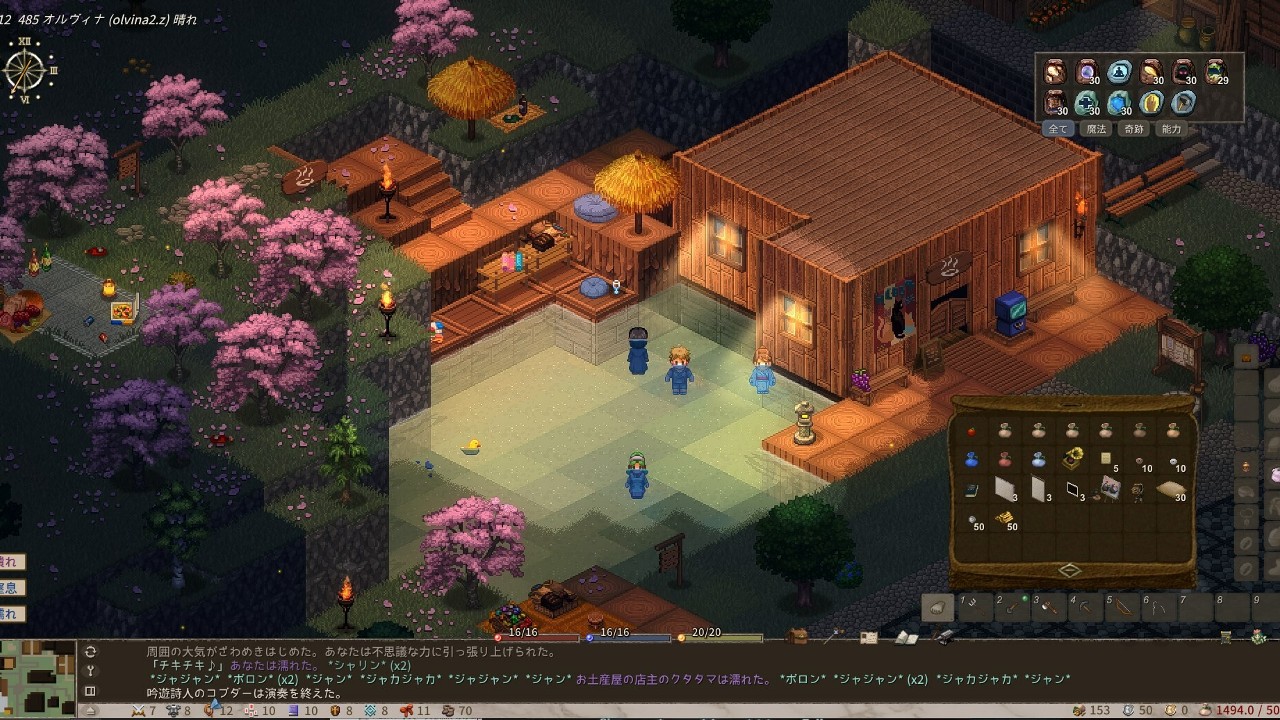The height and width of the screenshot is (720, 1280).
Task: Select the healing cross spell icon
Action: click(x=1086, y=102)
